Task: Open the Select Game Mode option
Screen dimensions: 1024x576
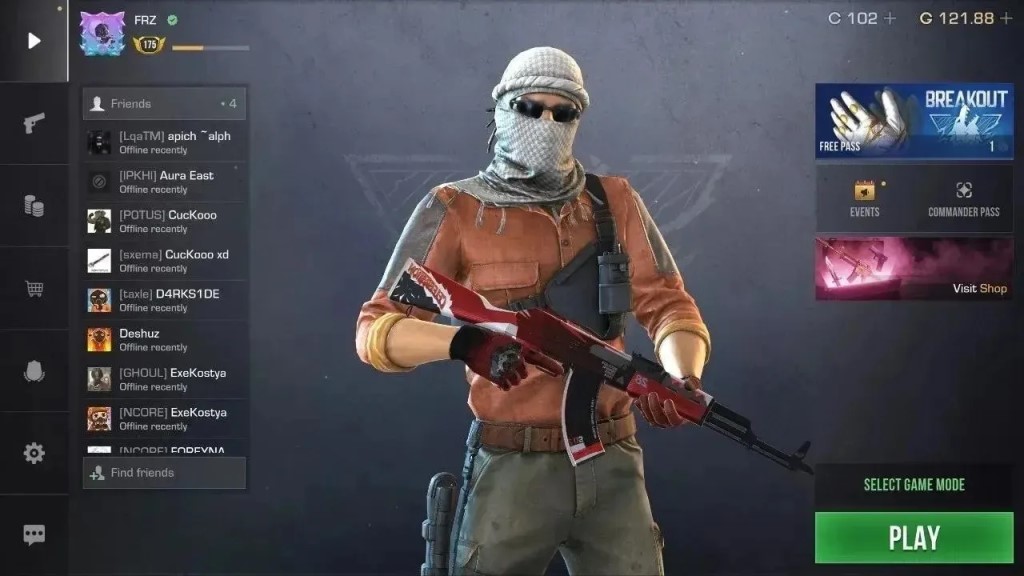Action: pos(914,485)
